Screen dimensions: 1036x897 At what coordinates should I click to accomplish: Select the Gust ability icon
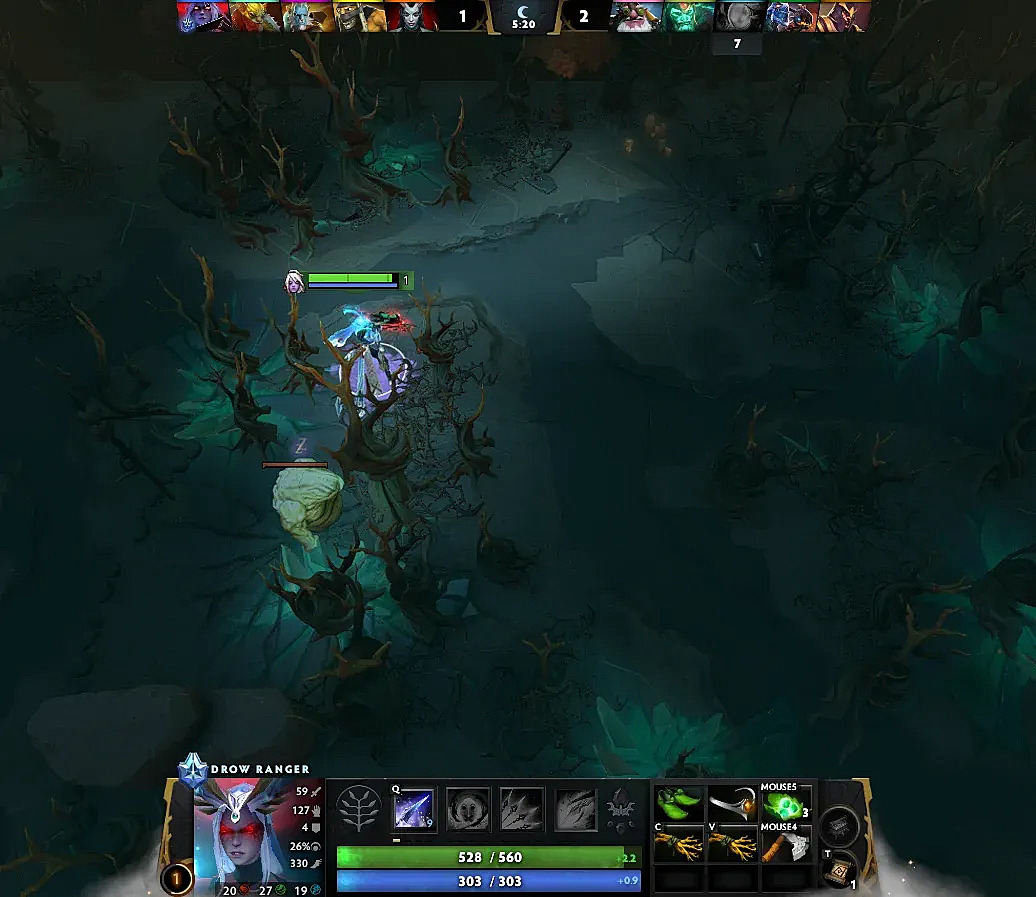(467, 809)
